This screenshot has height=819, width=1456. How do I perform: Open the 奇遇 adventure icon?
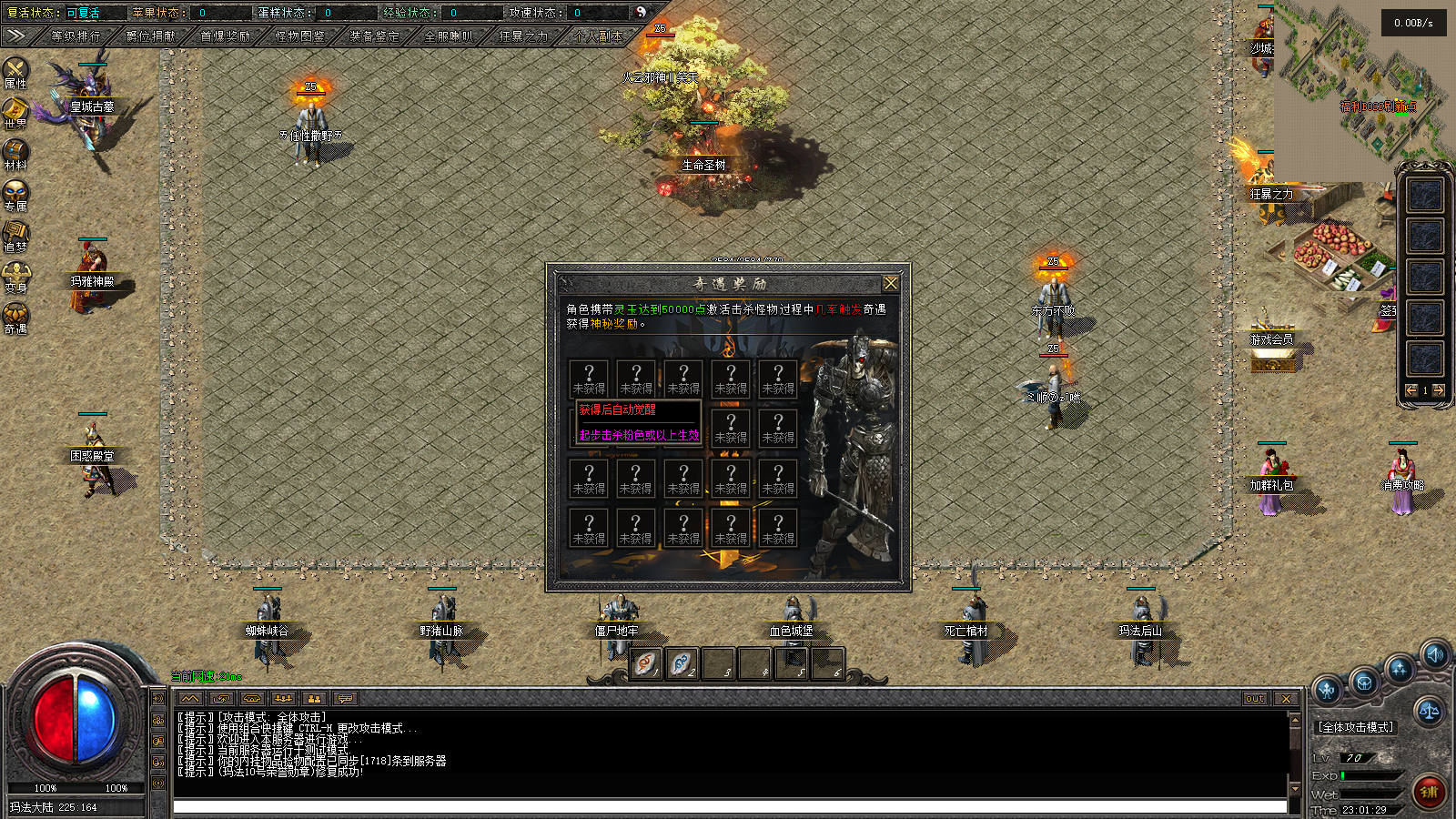click(15, 318)
